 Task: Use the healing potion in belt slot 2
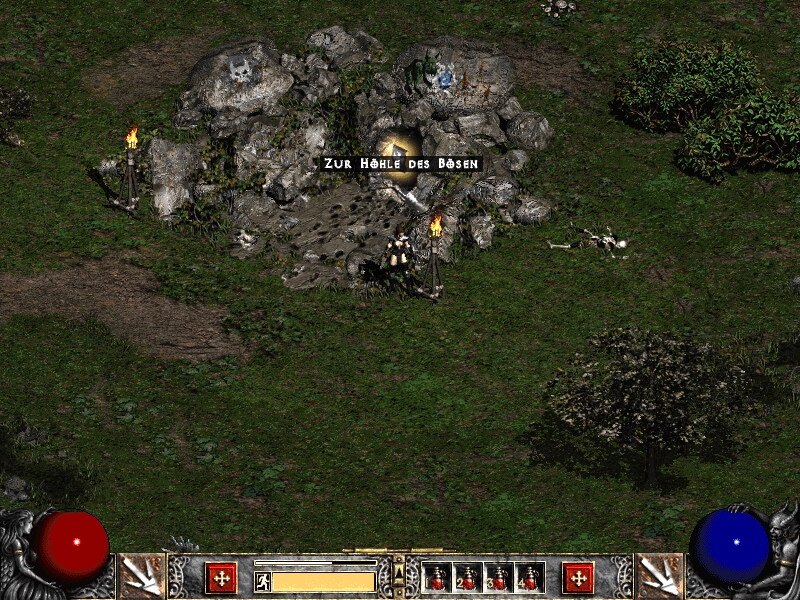(468, 577)
